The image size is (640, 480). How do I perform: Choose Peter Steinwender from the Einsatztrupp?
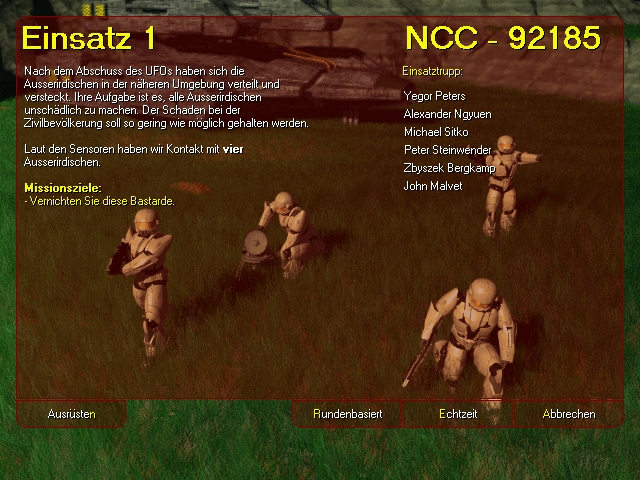tap(446, 150)
